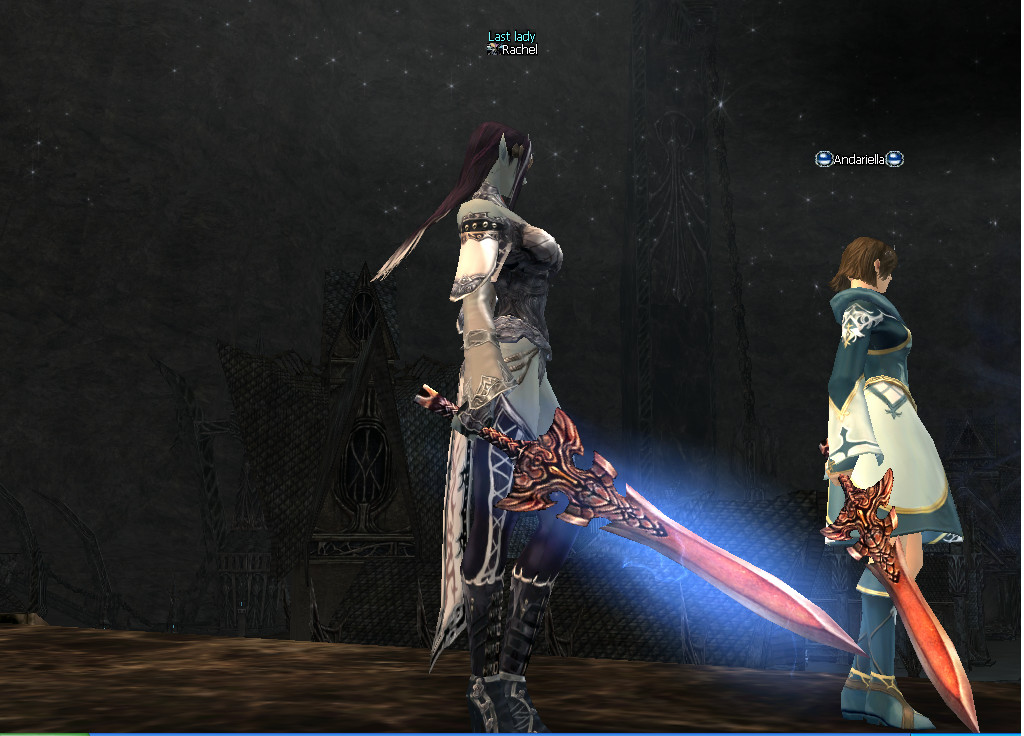The image size is (1024, 736).
Task: Target the Andariella name label
Action: point(859,159)
